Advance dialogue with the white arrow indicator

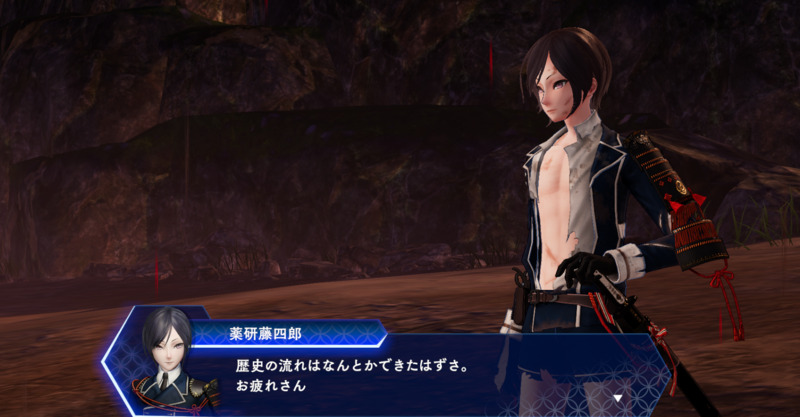(x=618, y=398)
